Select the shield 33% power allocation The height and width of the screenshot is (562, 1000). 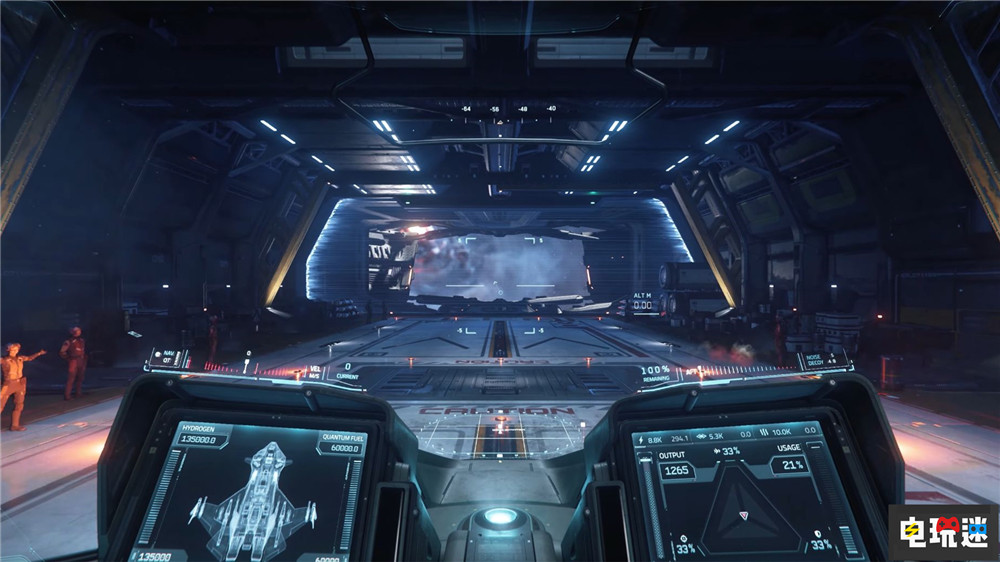coord(820,545)
